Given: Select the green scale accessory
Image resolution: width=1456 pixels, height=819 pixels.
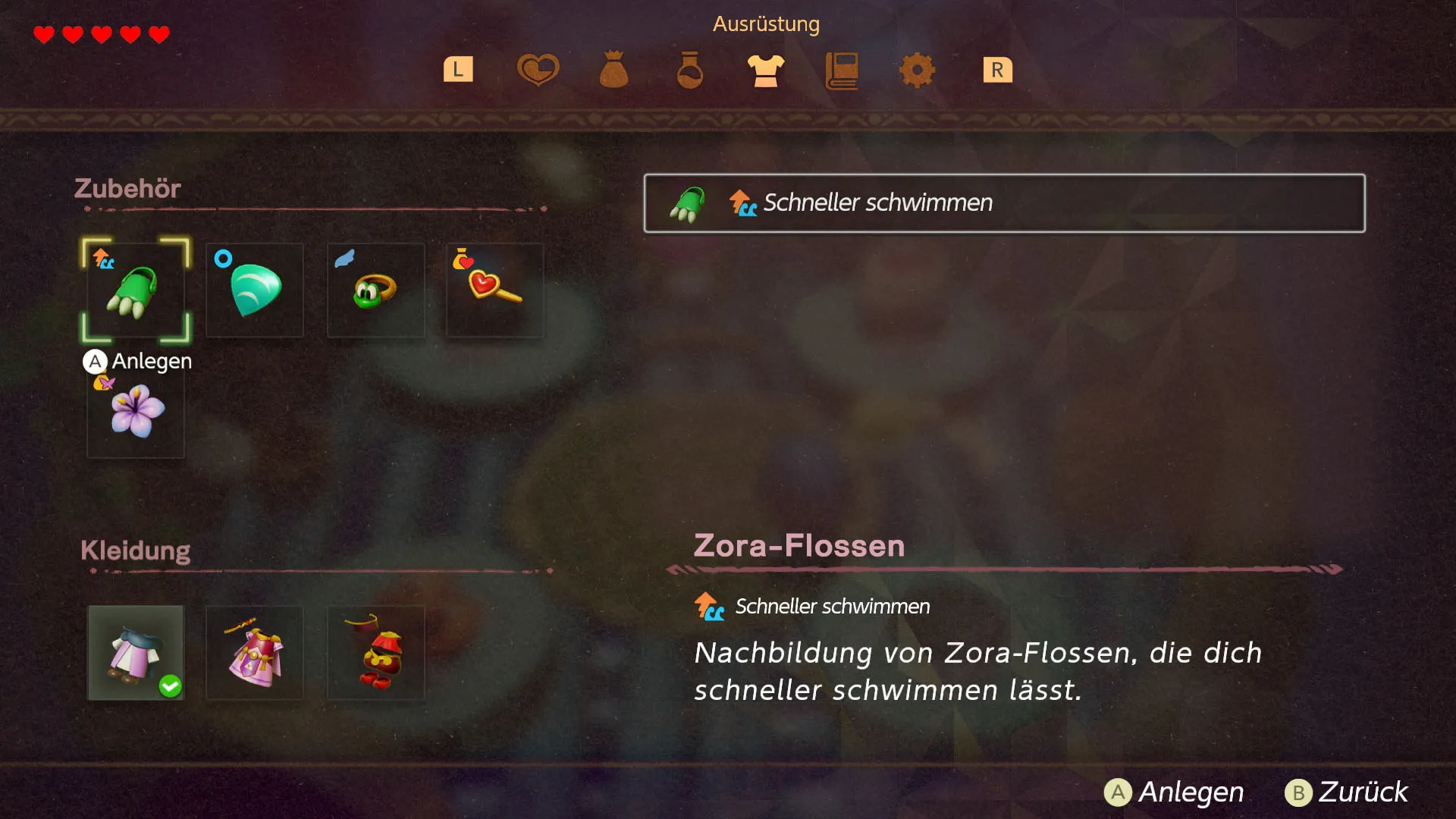Looking at the screenshot, I should pyautogui.click(x=254, y=290).
